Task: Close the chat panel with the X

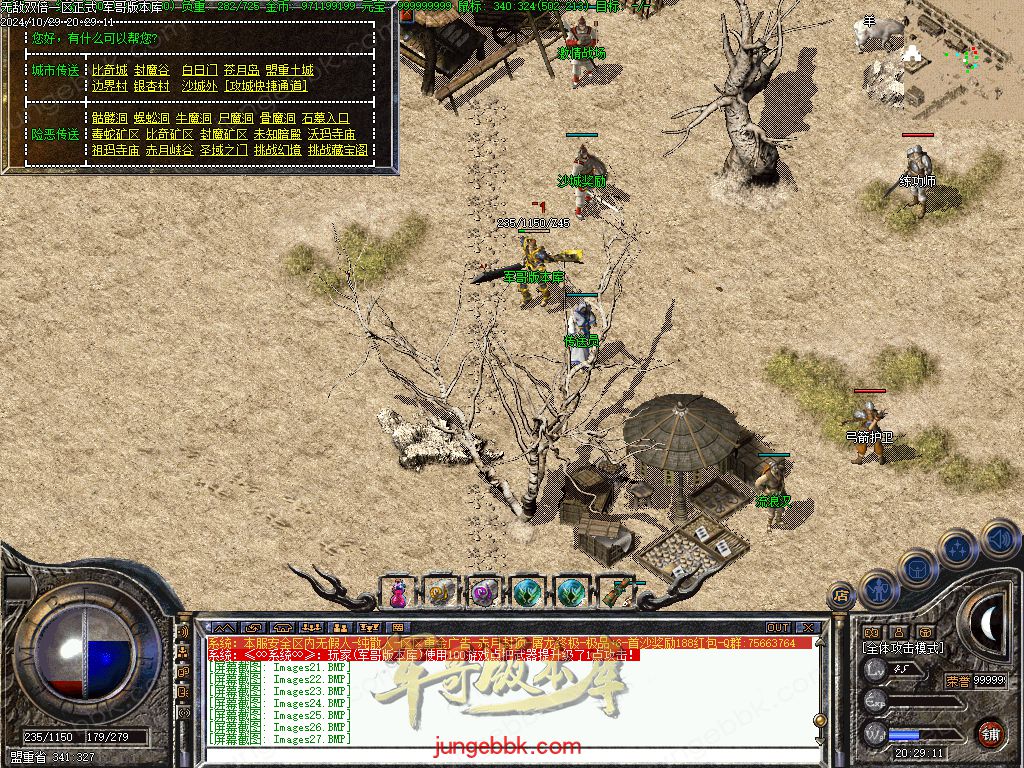Action: click(x=809, y=628)
